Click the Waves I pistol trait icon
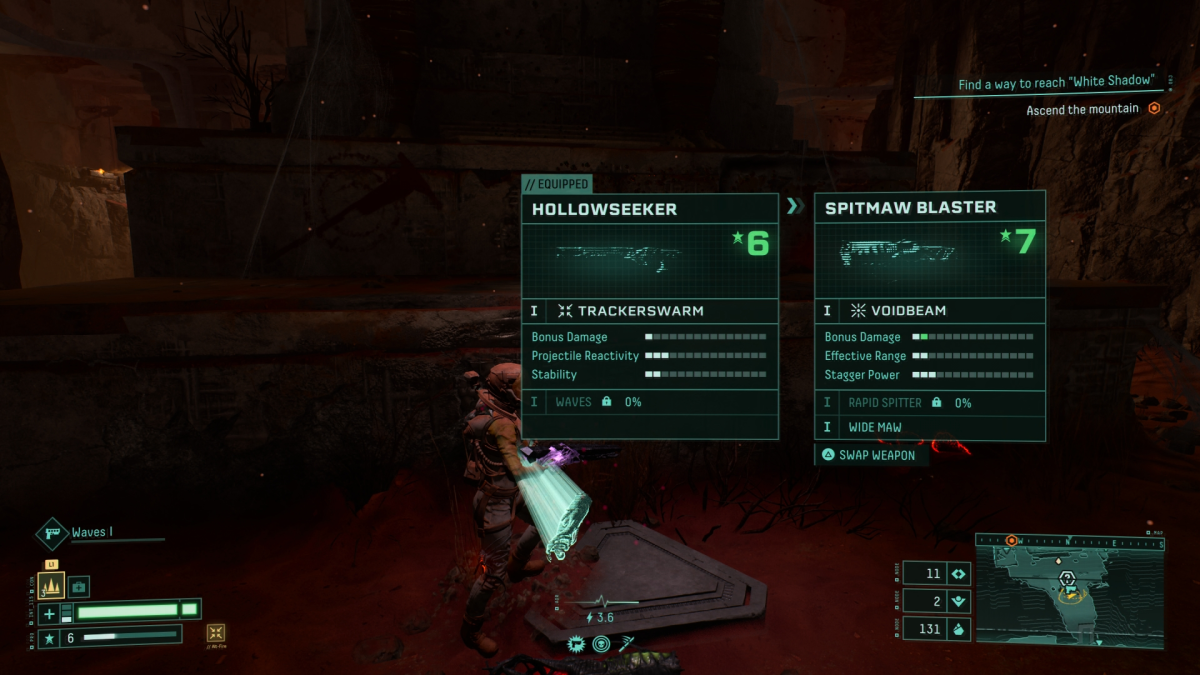Image resolution: width=1200 pixels, height=675 pixels. point(52,533)
